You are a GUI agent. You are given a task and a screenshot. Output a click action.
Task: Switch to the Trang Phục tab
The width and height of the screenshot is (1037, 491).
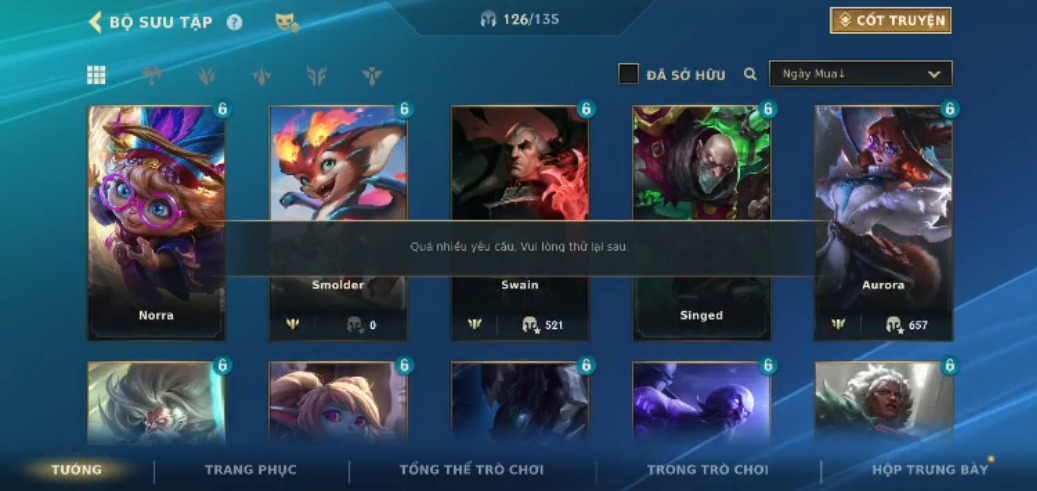click(250, 470)
